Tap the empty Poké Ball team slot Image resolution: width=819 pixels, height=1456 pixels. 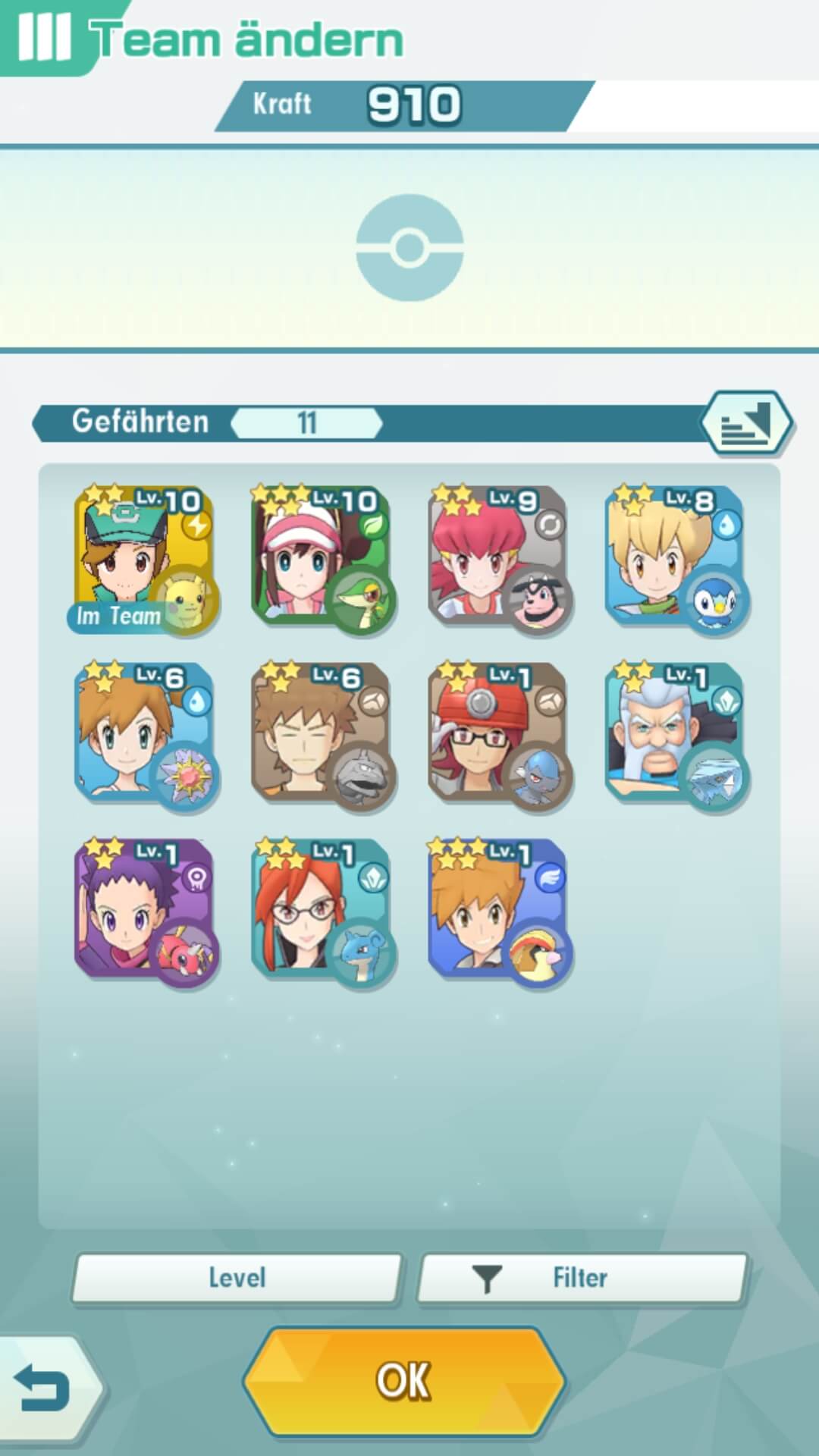(409, 247)
